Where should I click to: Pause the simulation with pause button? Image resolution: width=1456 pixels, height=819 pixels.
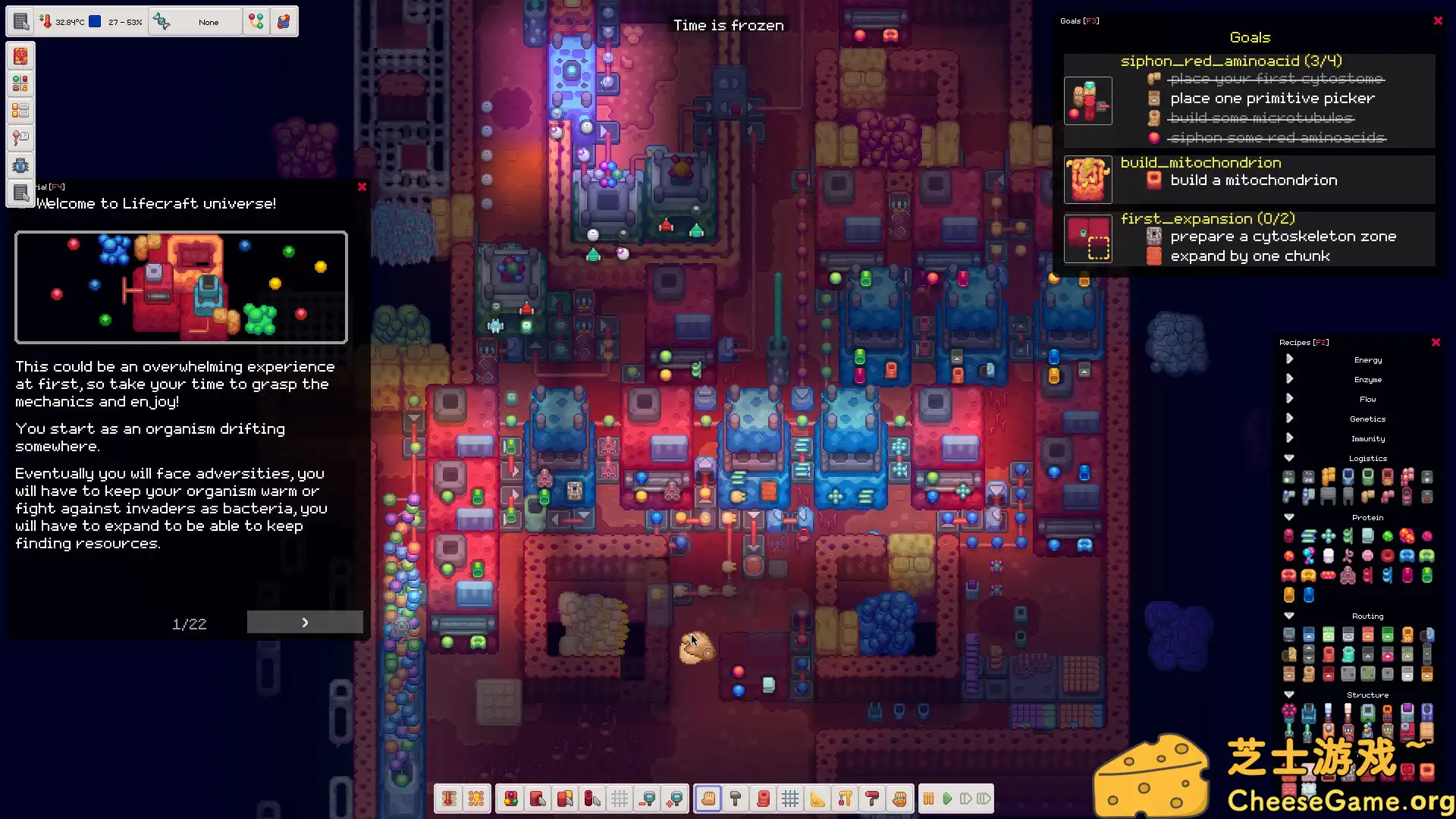(928, 799)
